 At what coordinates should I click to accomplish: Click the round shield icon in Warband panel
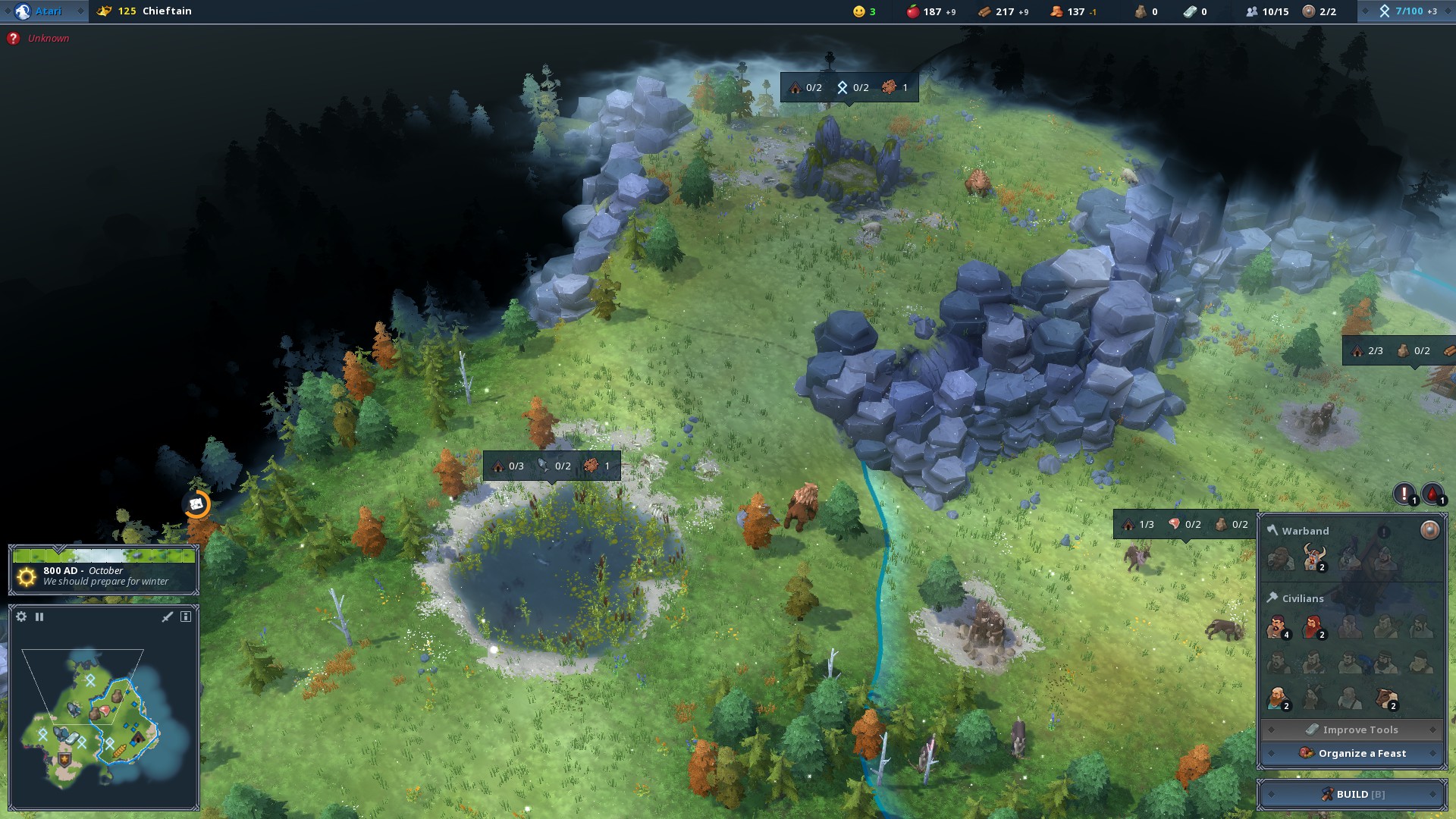pyautogui.click(x=1429, y=530)
